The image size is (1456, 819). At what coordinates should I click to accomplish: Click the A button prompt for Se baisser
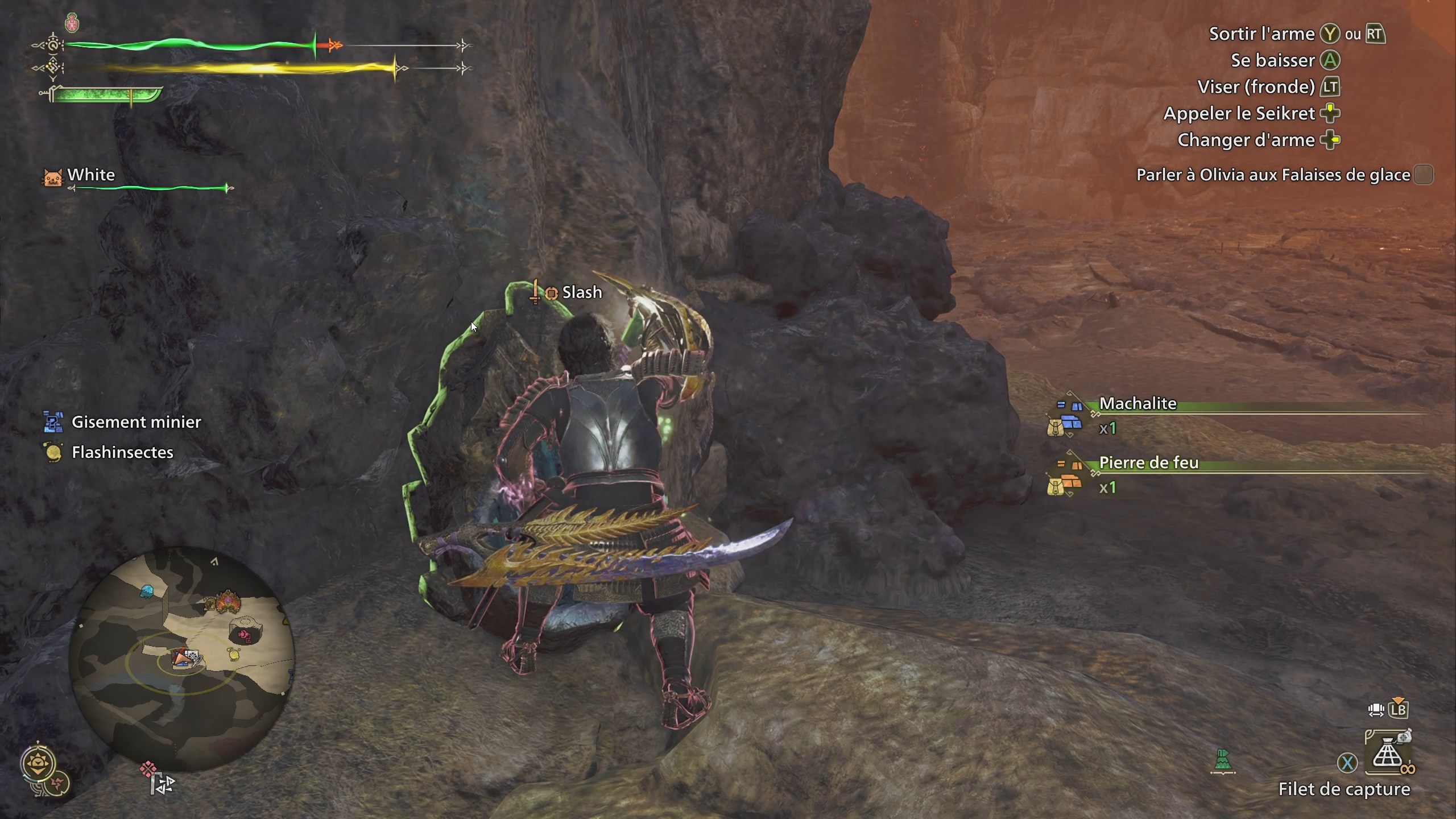(x=1330, y=60)
